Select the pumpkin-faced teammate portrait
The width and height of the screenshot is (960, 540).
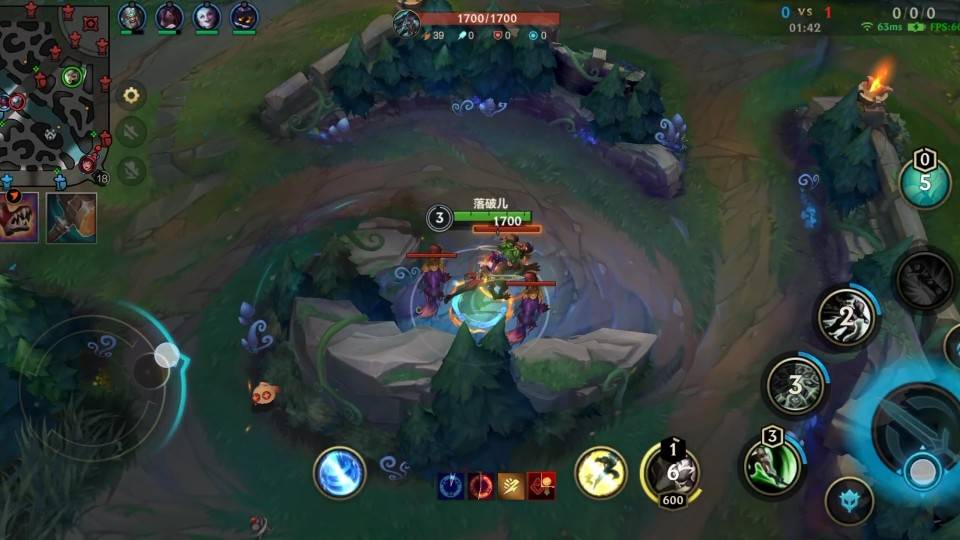tap(244, 16)
